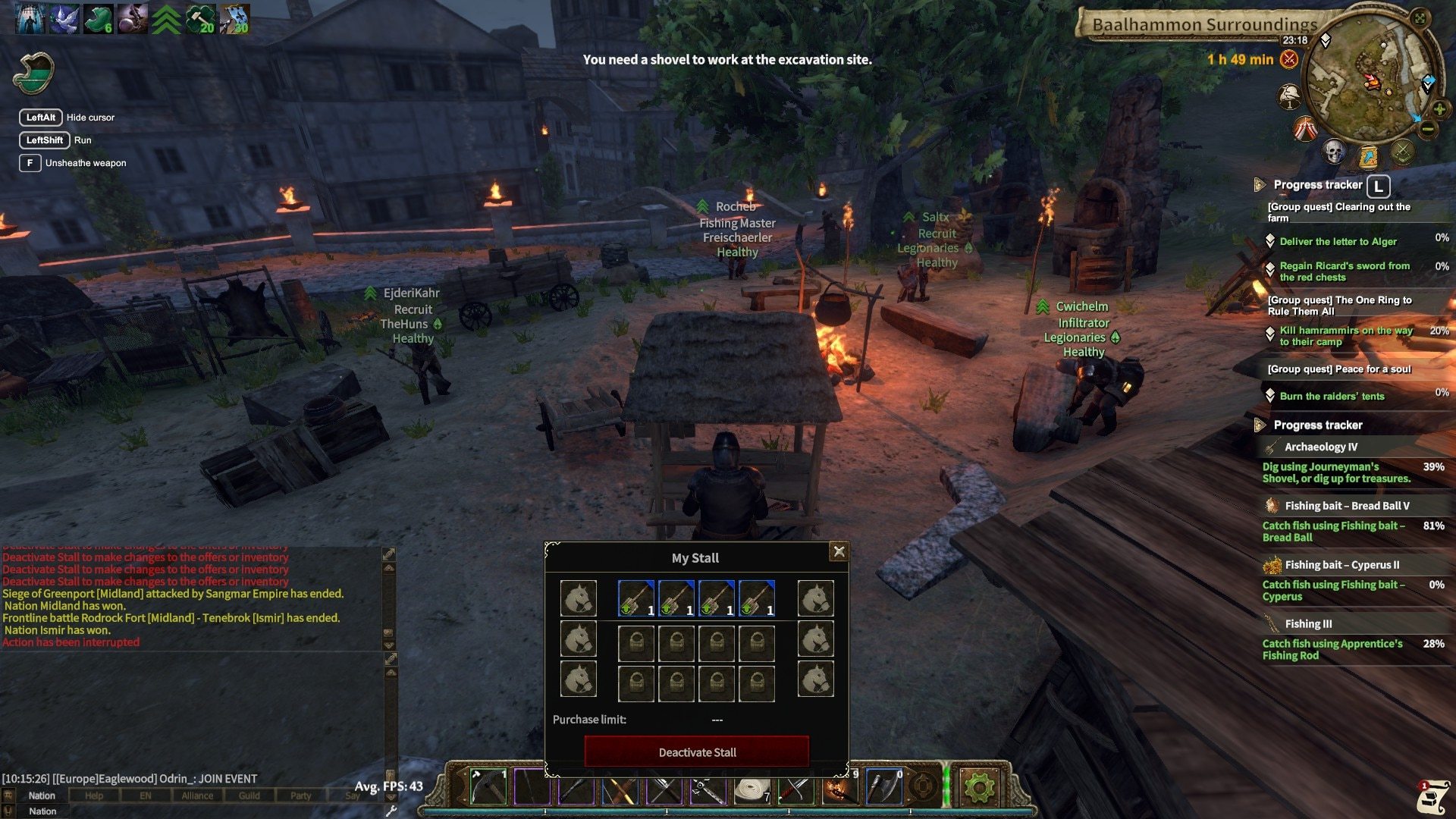Select the pickaxe hotbar slot

coord(488,787)
